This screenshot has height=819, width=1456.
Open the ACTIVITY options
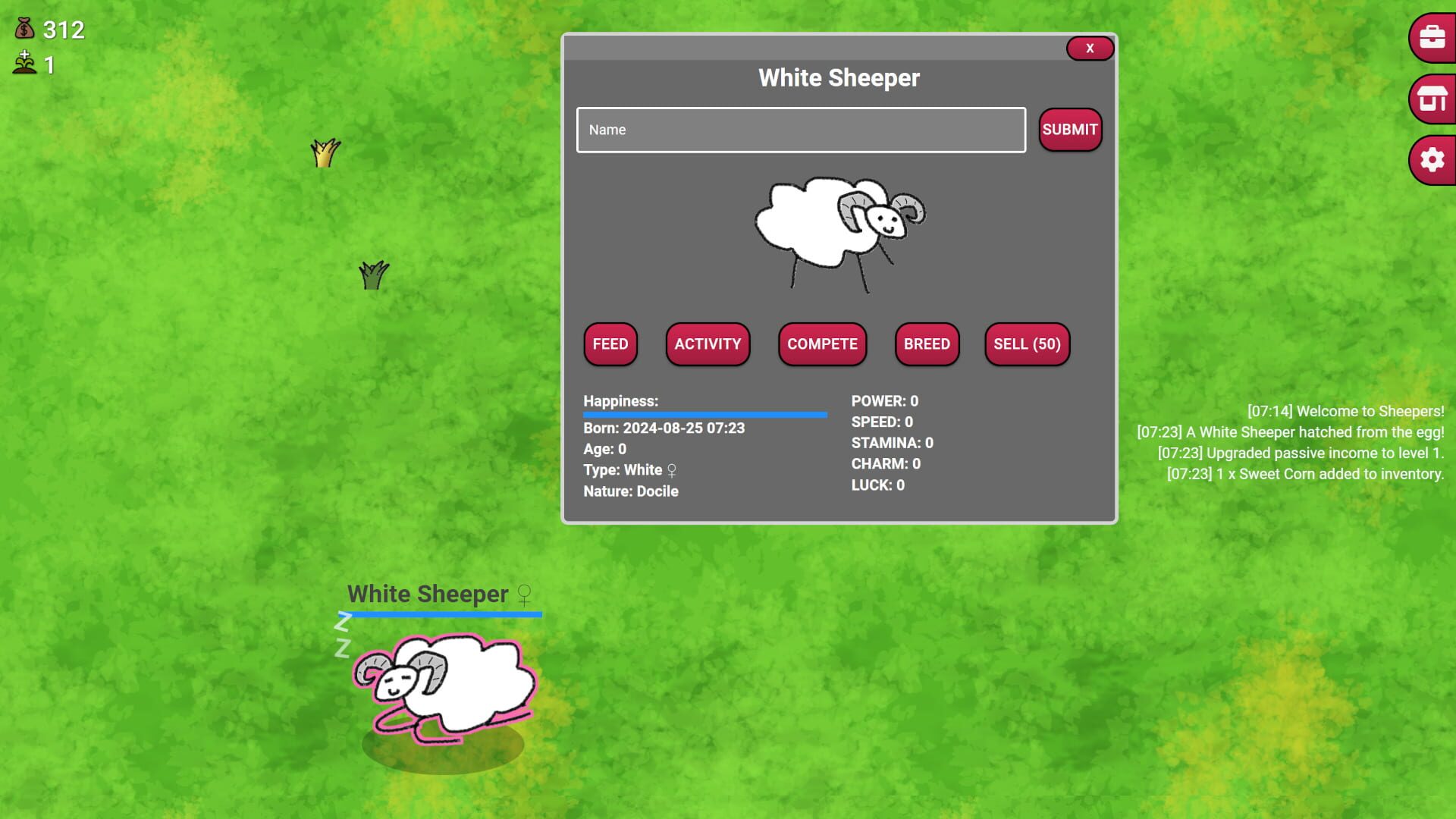pos(707,344)
